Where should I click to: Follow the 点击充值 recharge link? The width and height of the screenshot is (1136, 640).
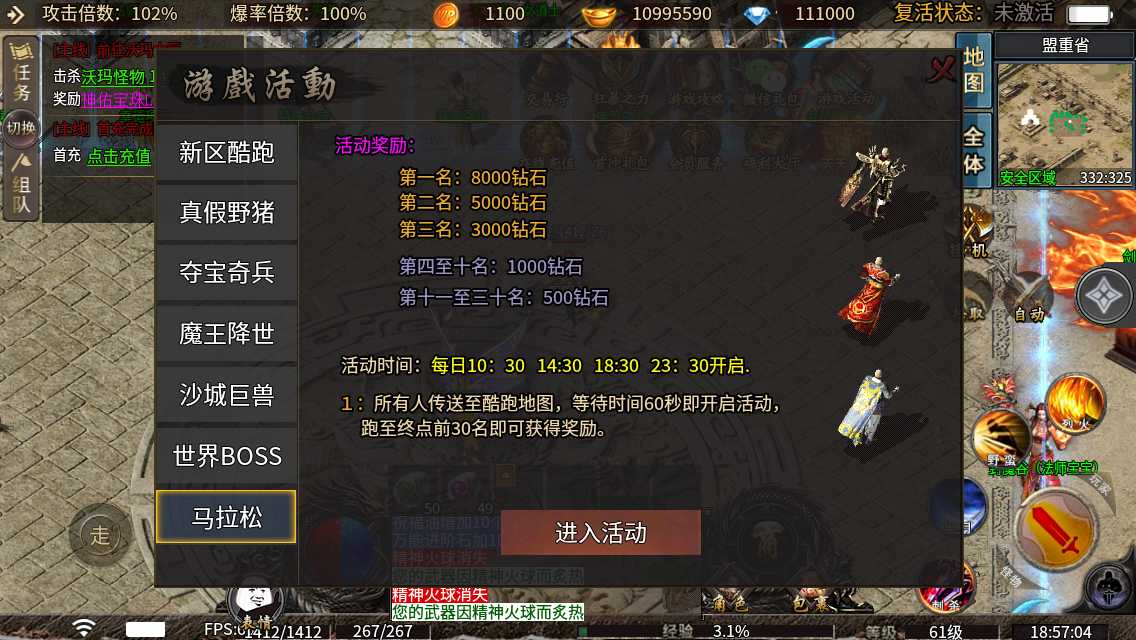coord(119,156)
